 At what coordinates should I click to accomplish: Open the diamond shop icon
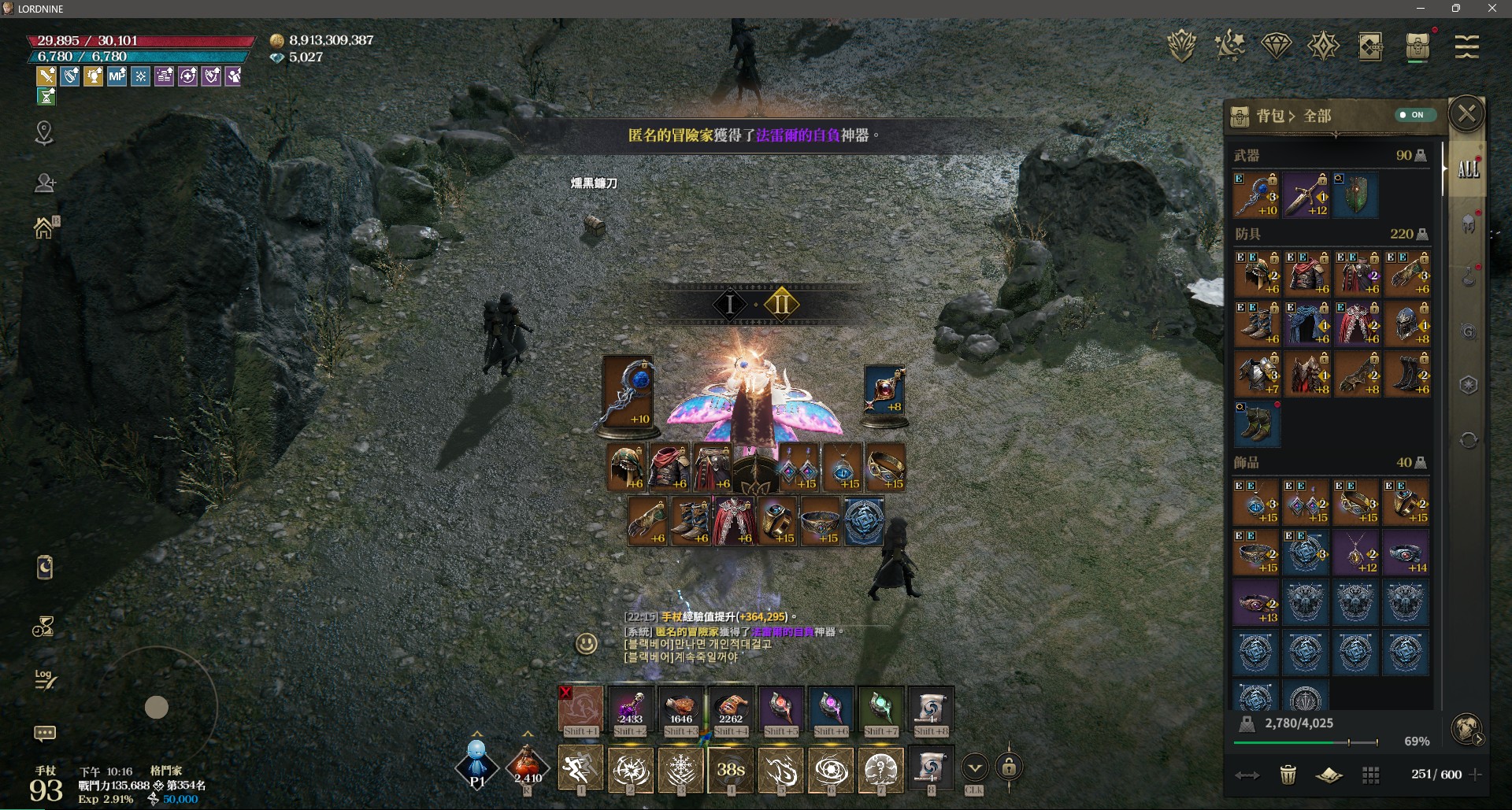click(x=1277, y=46)
